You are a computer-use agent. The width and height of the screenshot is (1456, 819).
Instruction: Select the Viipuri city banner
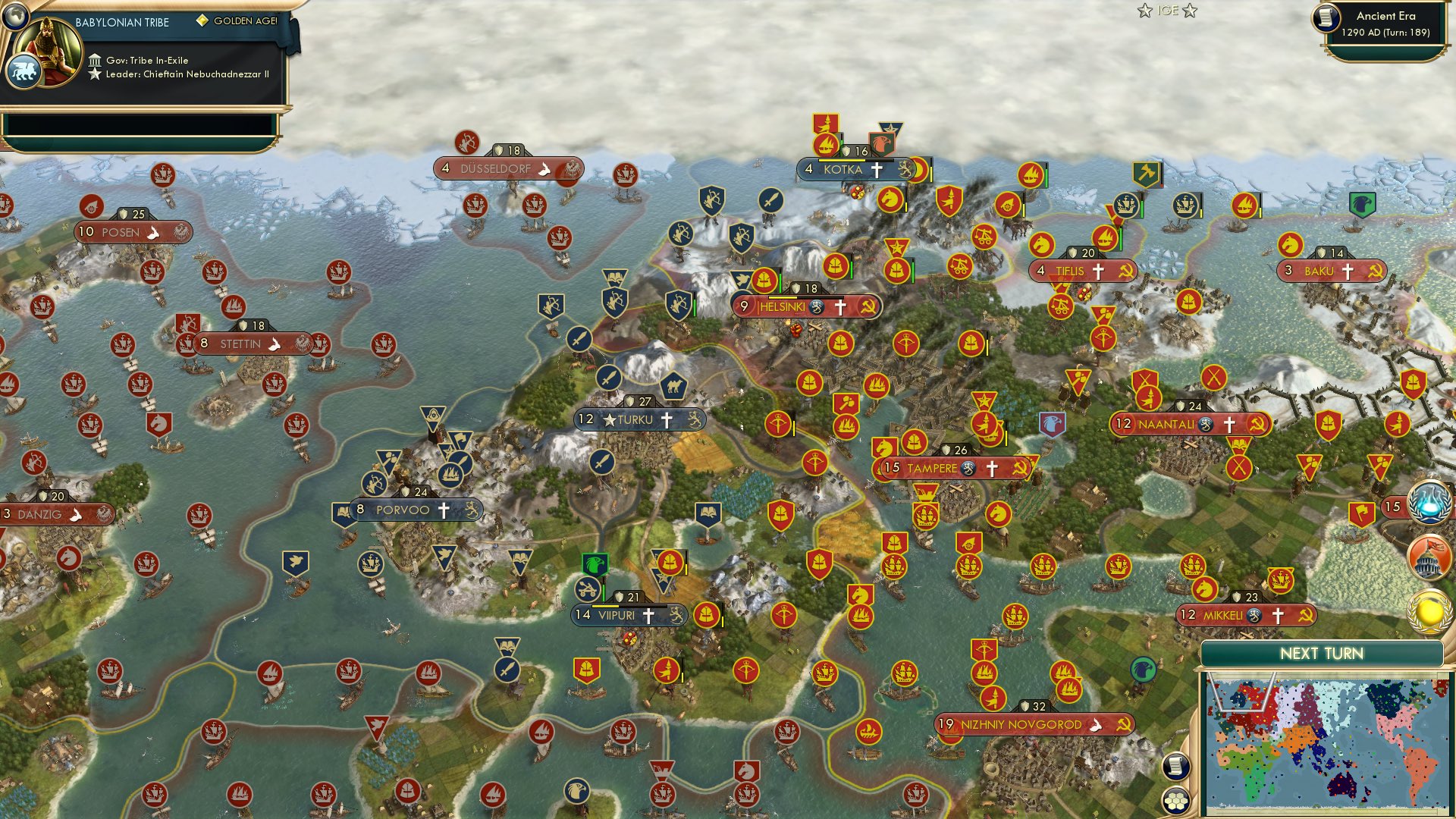click(626, 616)
